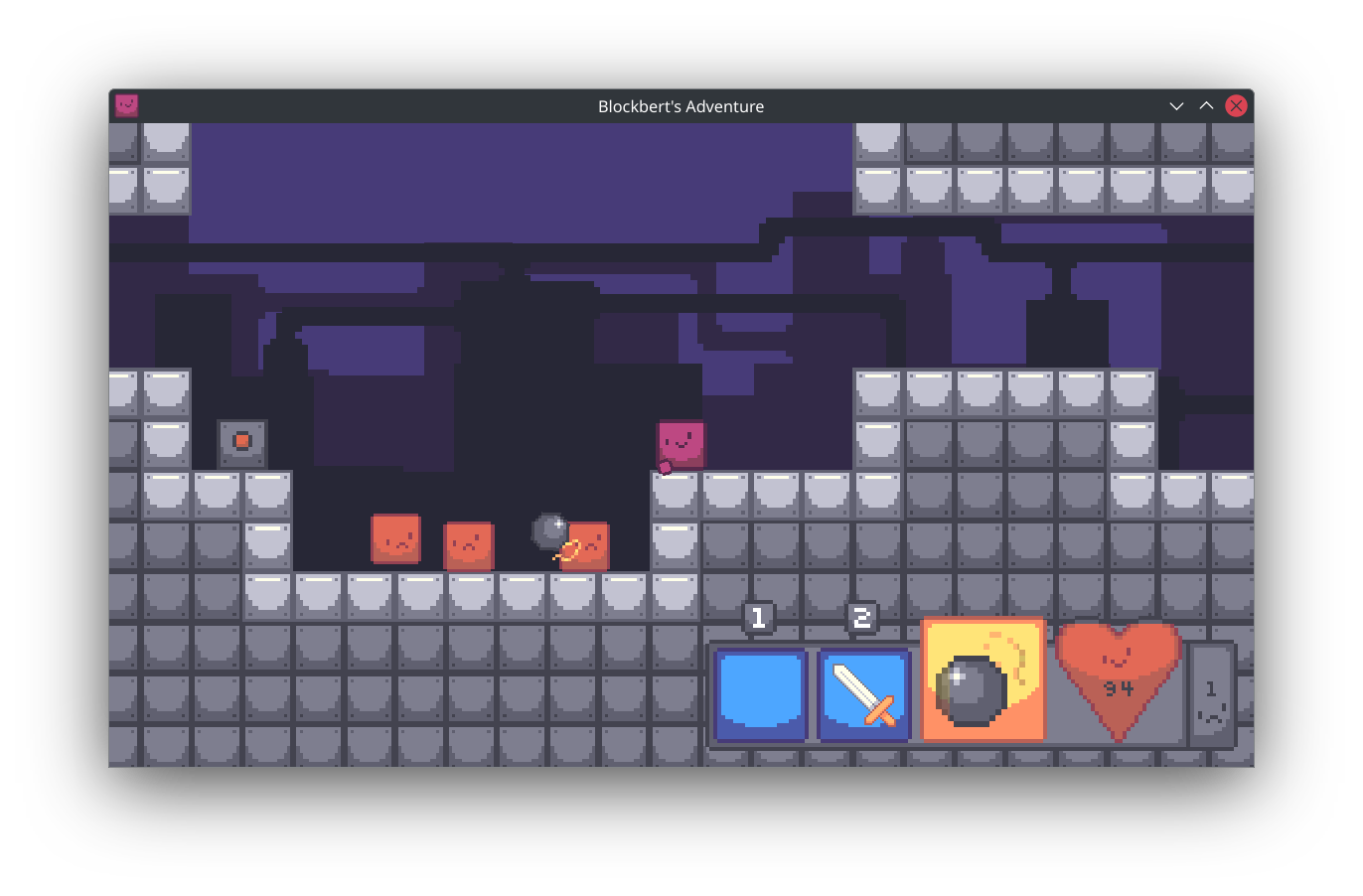1363x896 pixels.
Task: Select the sword in hotbar slot 2
Action: click(862, 692)
